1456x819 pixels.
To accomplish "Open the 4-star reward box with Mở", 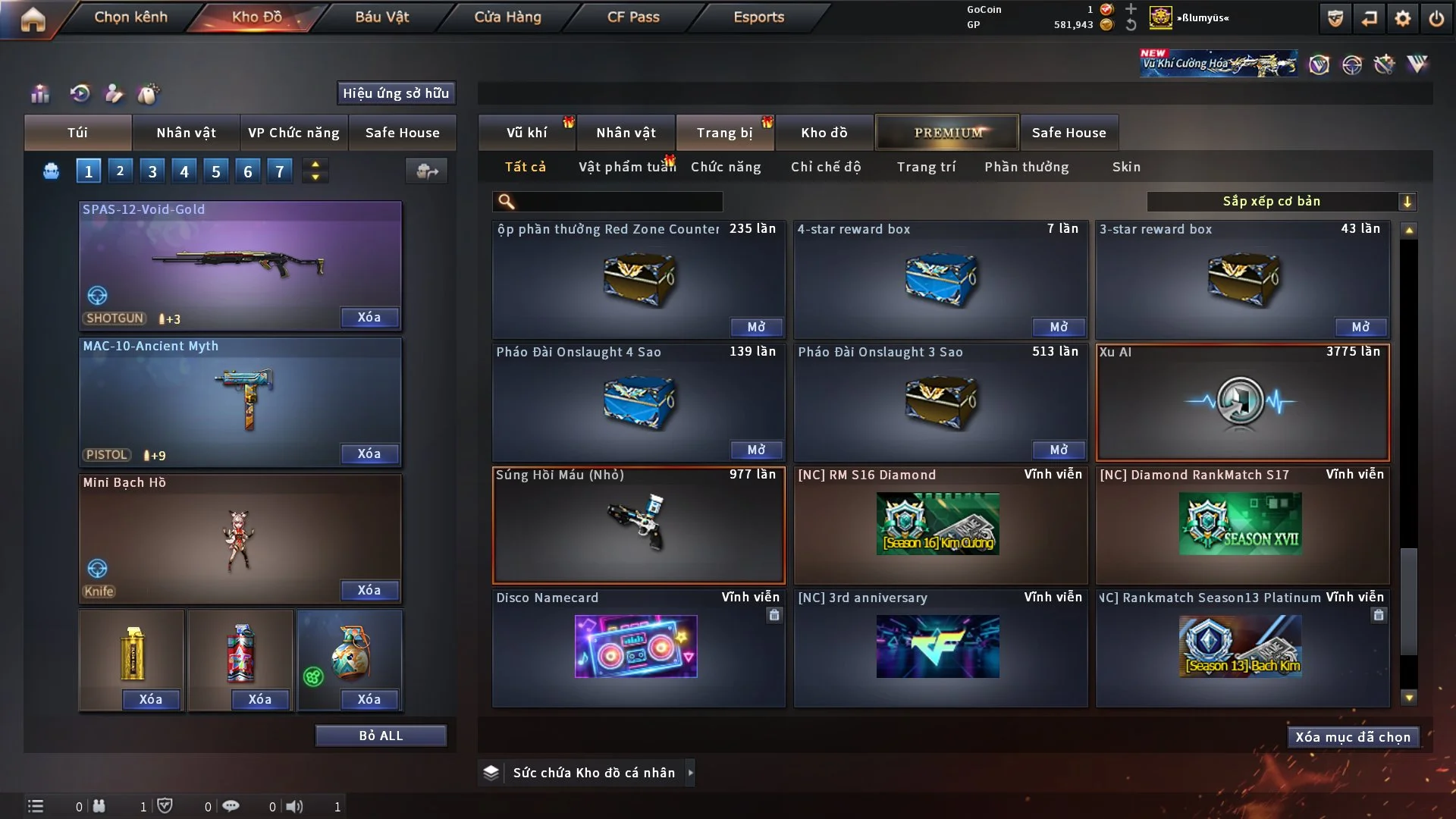I will (x=1059, y=327).
